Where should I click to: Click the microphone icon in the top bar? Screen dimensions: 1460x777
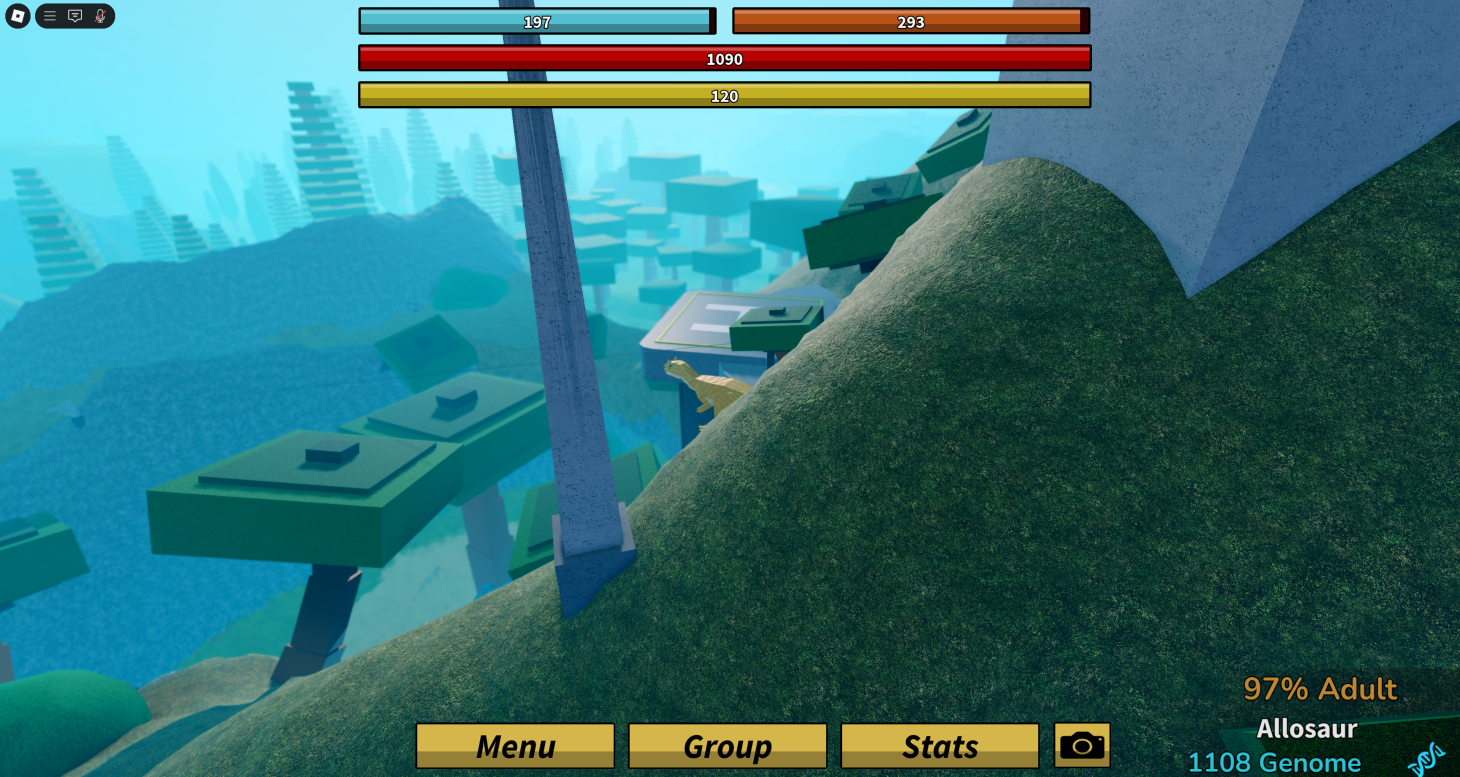98,16
